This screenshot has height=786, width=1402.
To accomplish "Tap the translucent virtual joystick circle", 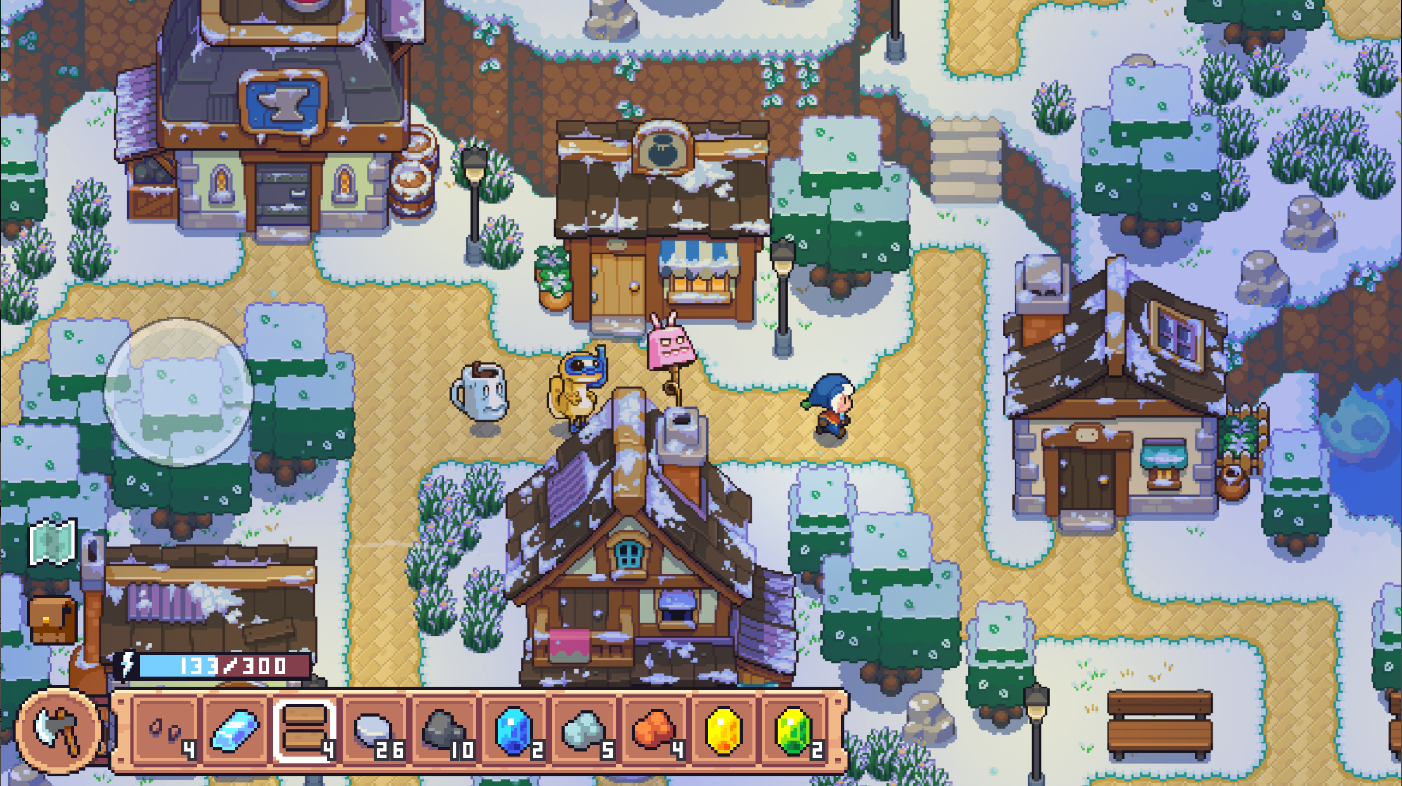I will [177, 392].
